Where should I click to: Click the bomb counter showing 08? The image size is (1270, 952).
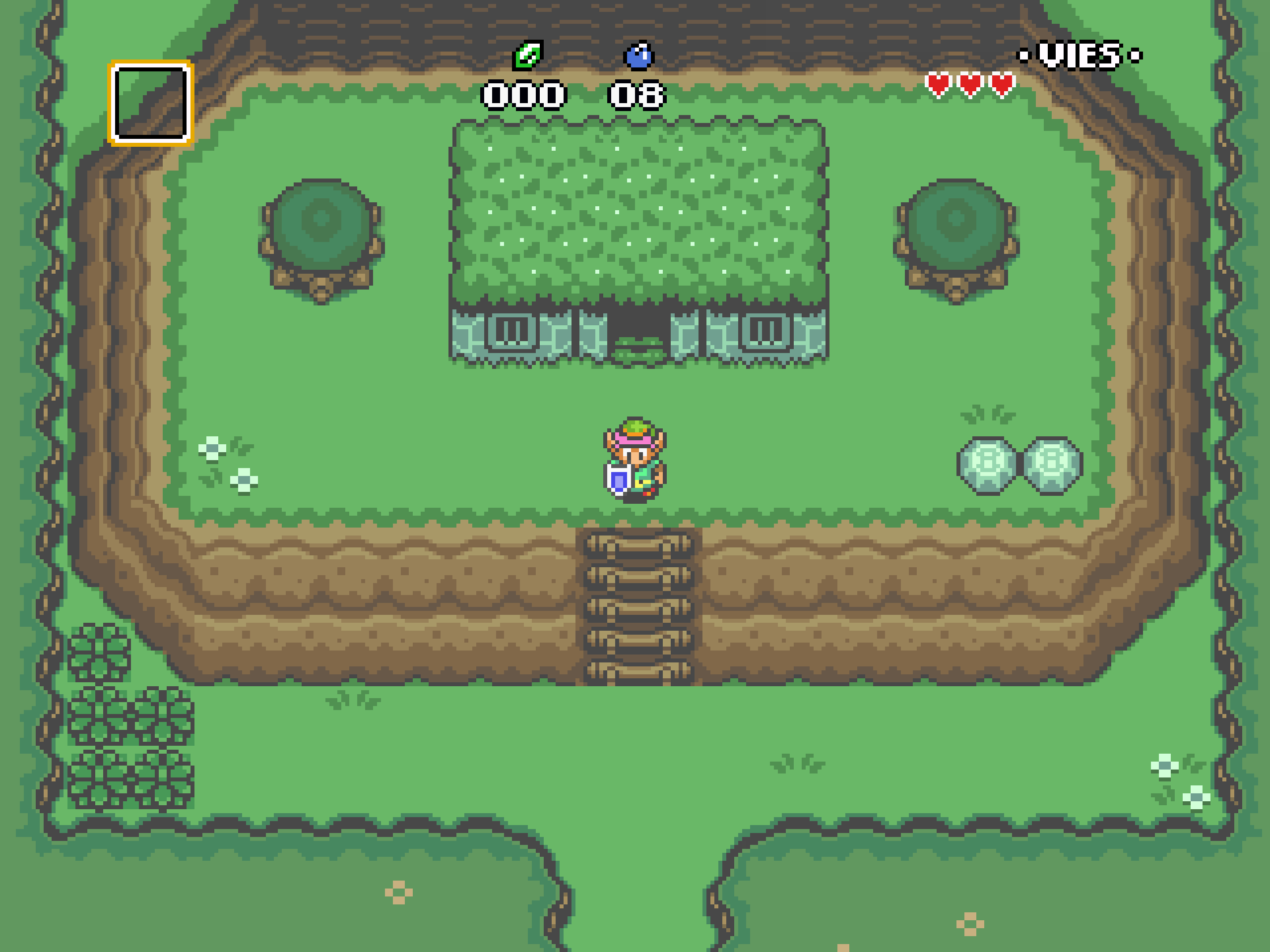(637, 96)
